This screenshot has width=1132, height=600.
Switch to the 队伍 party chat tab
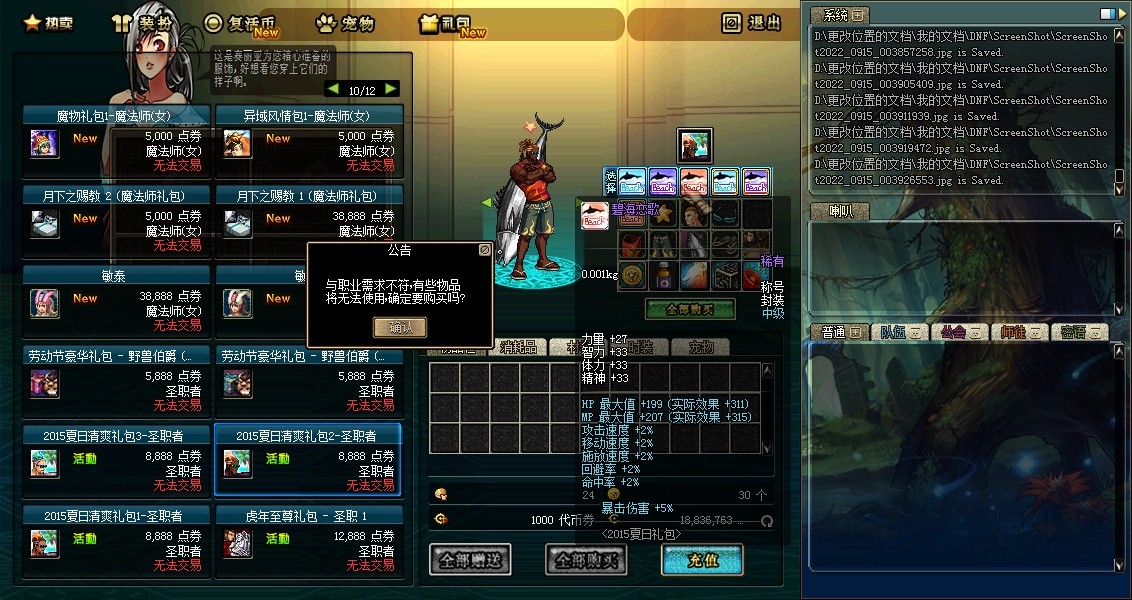point(895,332)
